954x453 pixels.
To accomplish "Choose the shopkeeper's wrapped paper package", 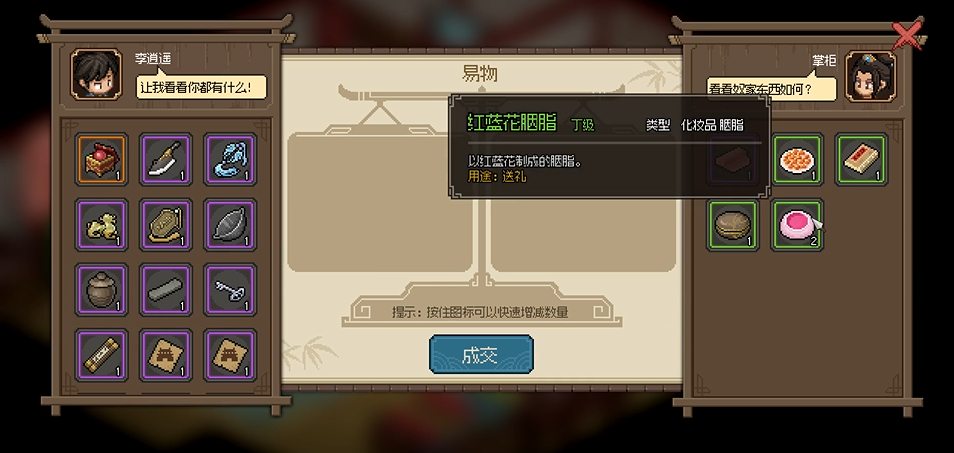I will click(862, 160).
